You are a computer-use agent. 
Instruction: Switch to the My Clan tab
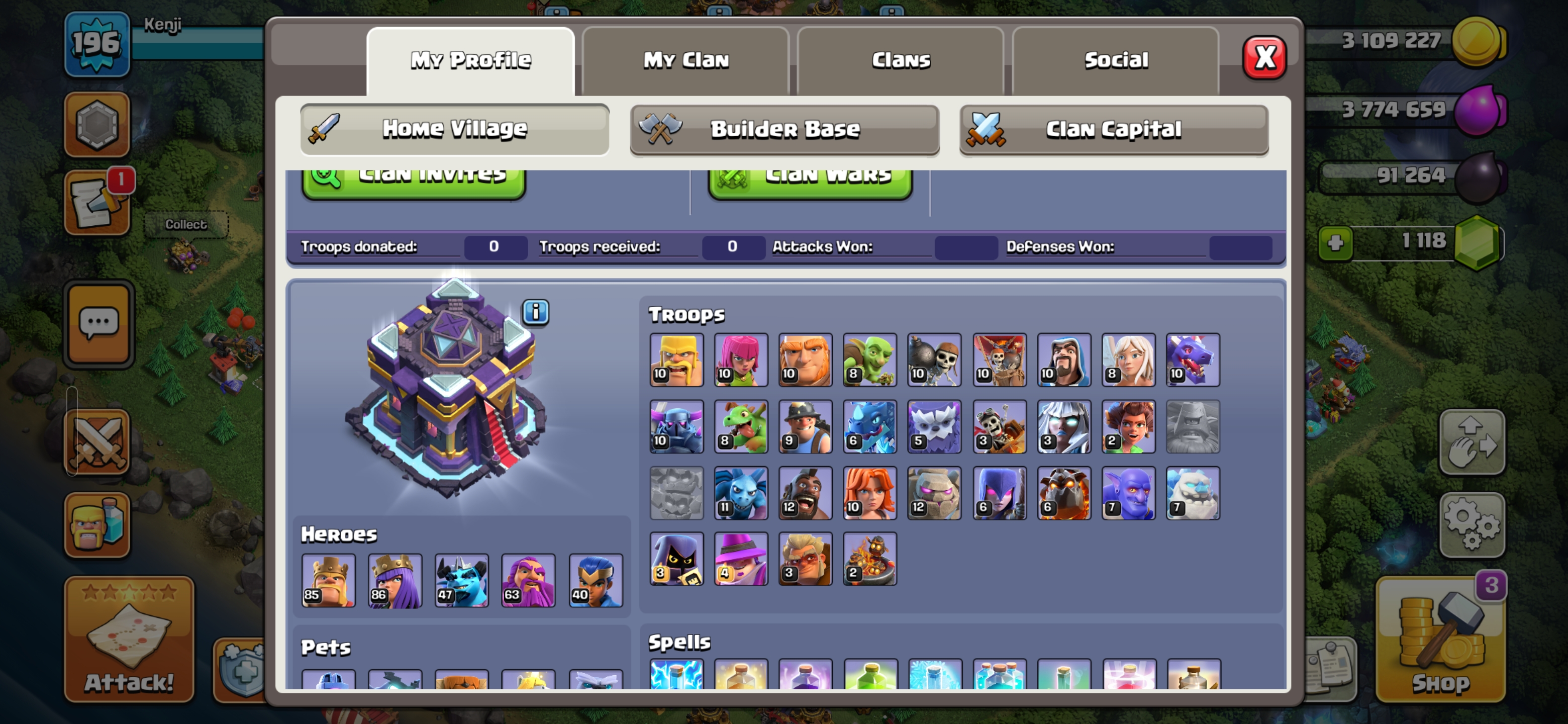[685, 60]
